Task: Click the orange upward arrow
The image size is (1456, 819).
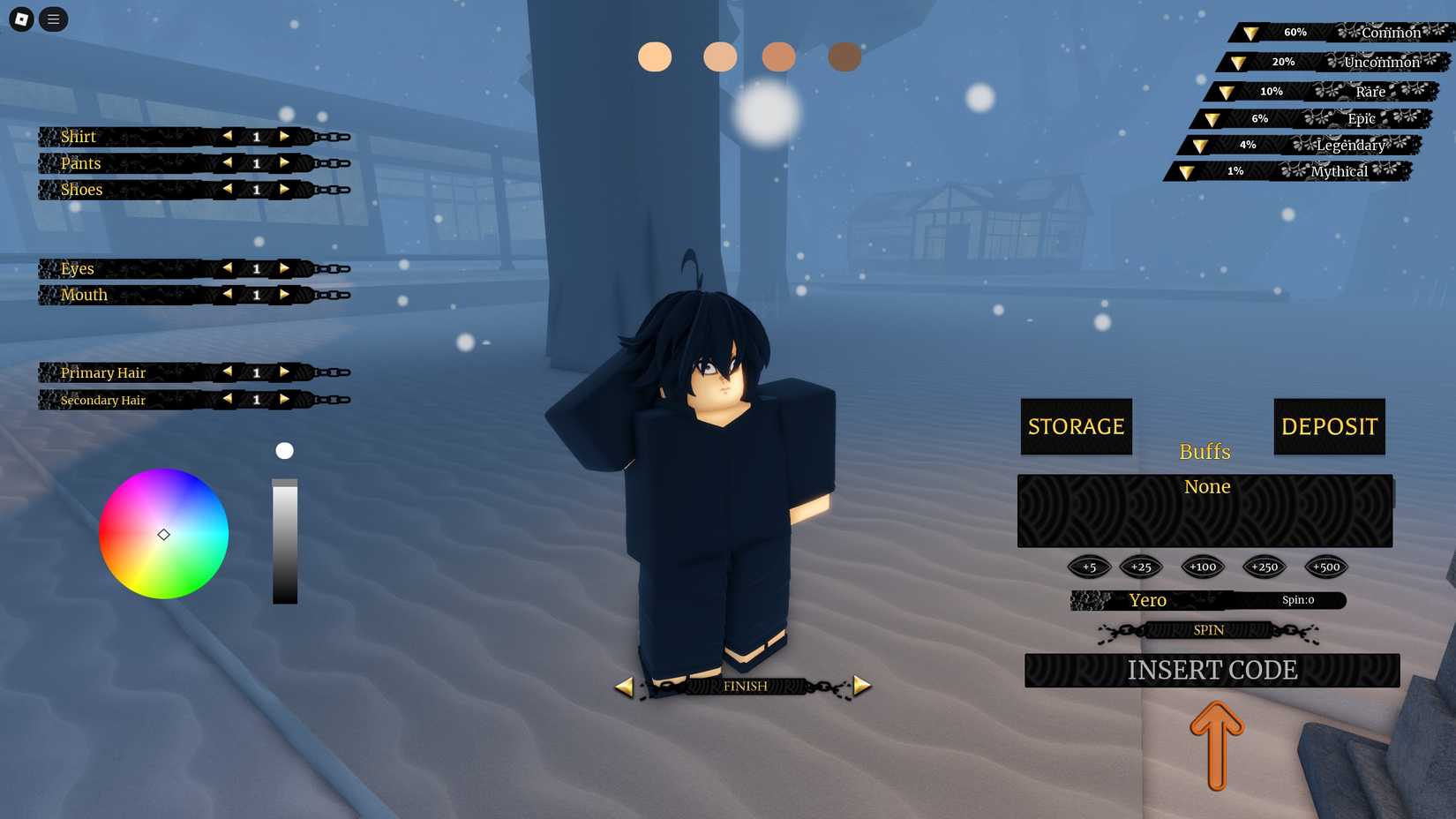Action: click(x=1217, y=745)
